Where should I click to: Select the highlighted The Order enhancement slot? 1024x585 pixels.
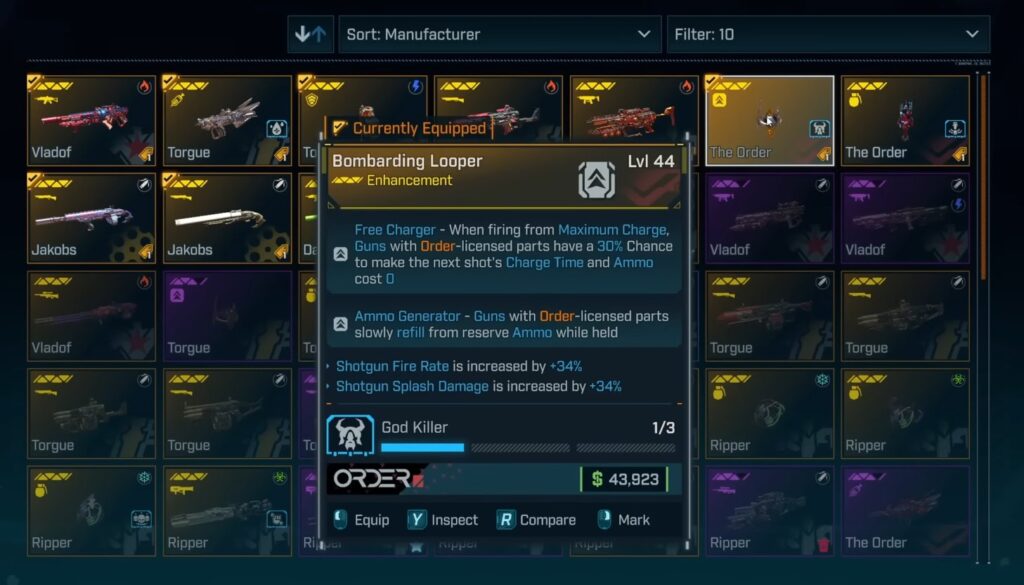(769, 120)
